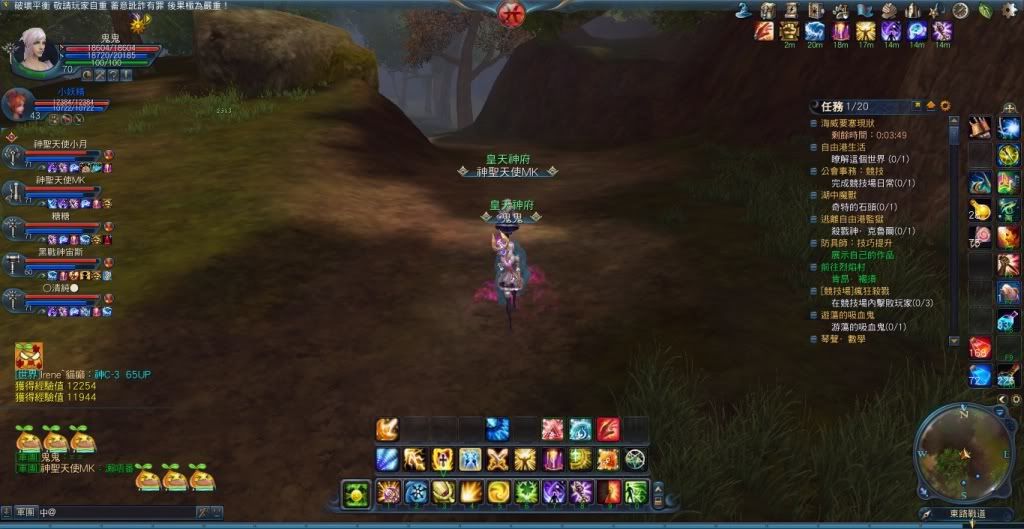The image size is (1024, 529).
Task: Cast the green running figure skill slot 0
Action: pos(635,492)
